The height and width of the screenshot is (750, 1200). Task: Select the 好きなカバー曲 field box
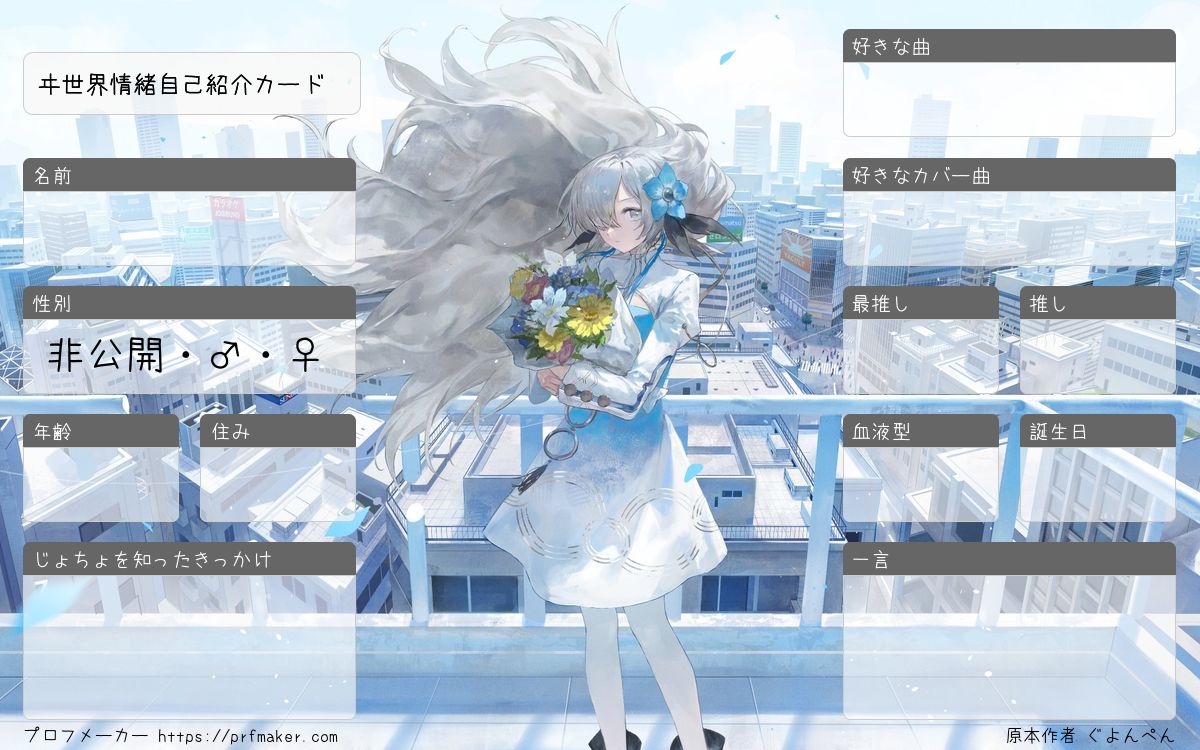(1009, 228)
